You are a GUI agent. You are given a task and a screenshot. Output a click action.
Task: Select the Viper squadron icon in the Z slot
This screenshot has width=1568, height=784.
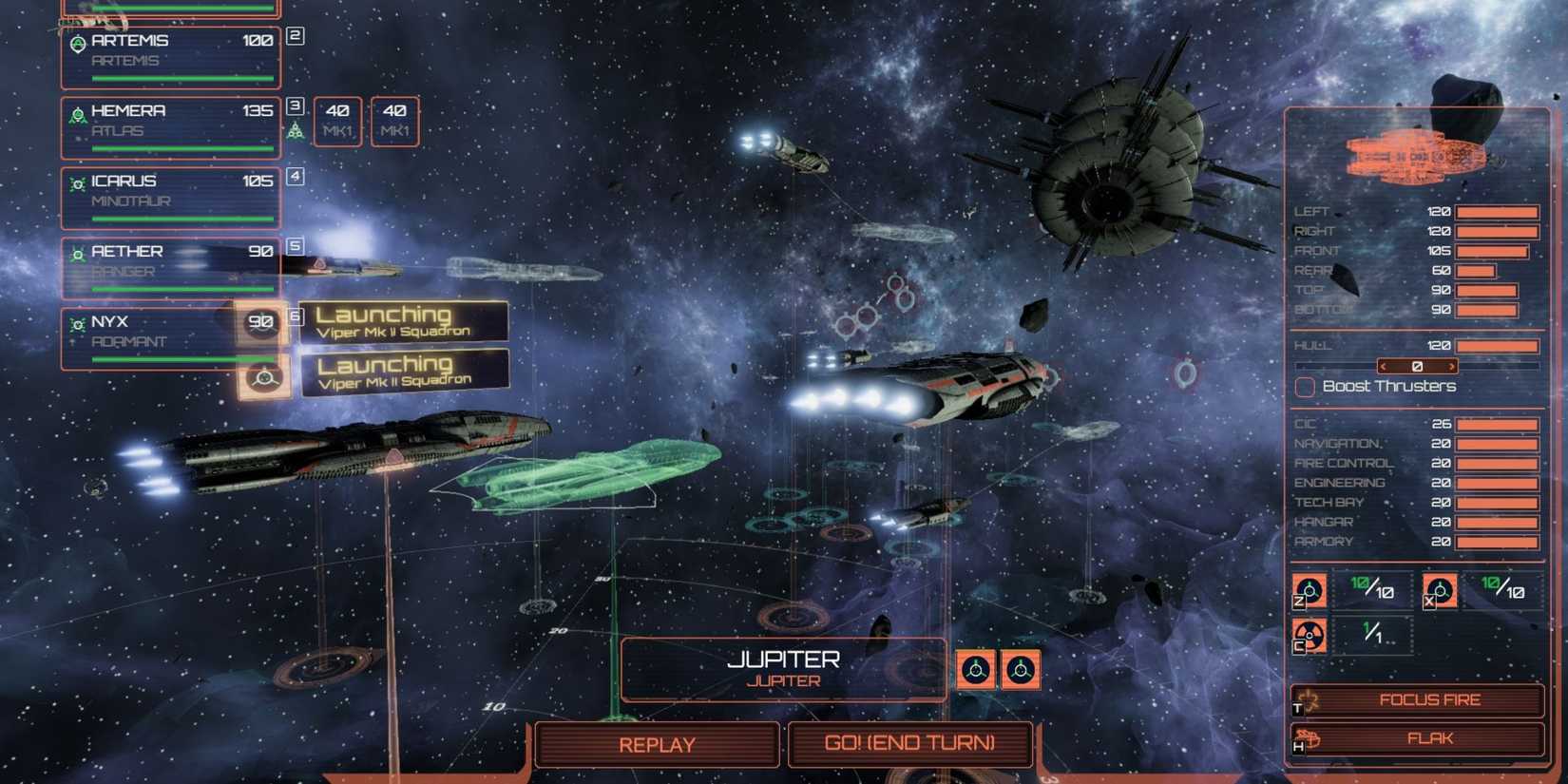(x=1310, y=590)
